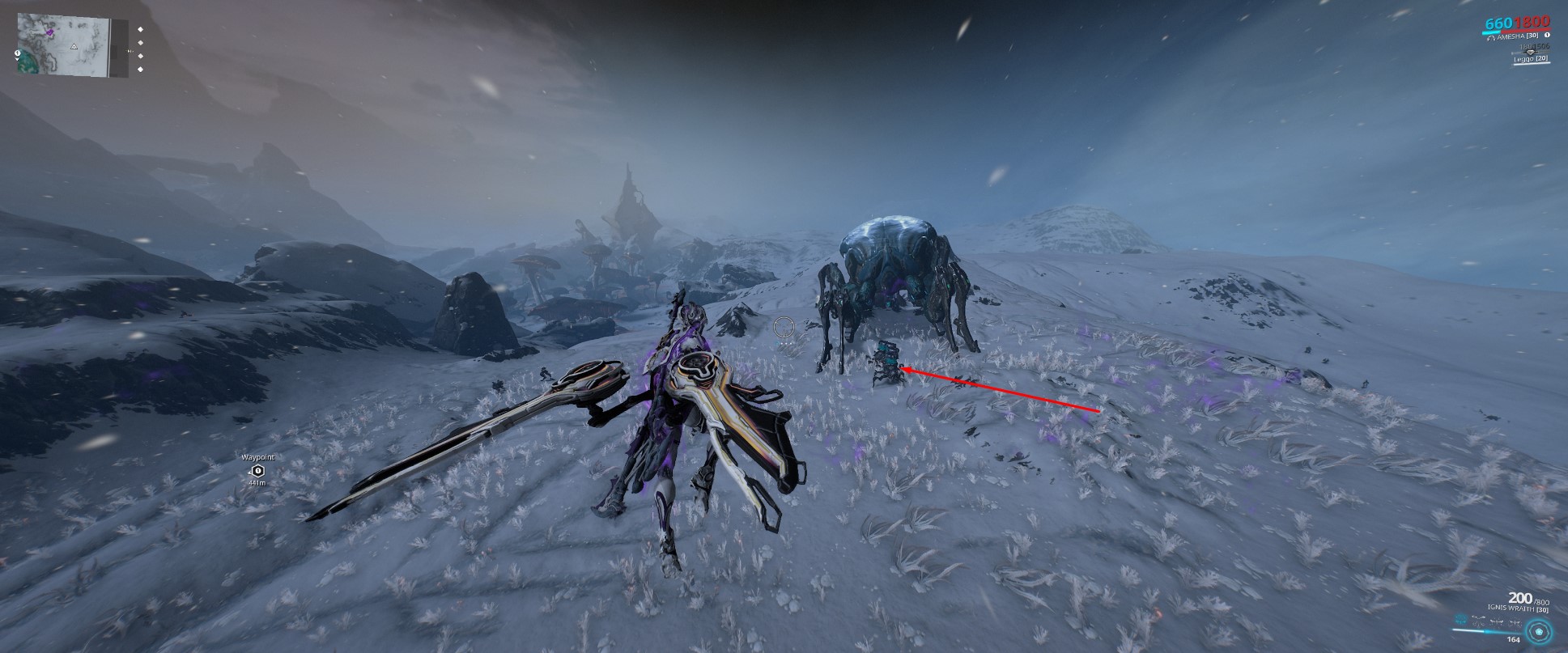Click the player triangle marker on the minimap
1568x653 pixels.
point(74,47)
